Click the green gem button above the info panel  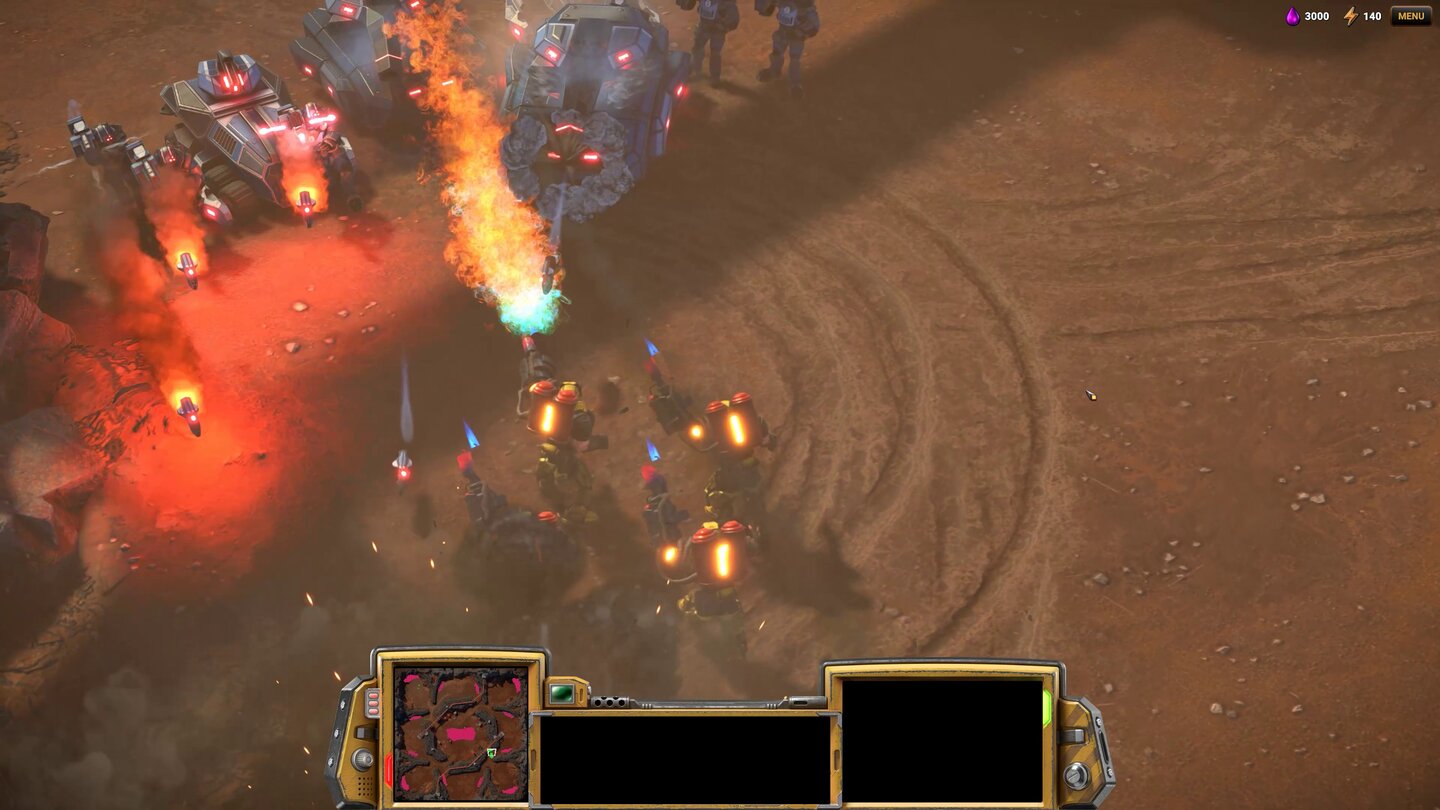tap(563, 691)
